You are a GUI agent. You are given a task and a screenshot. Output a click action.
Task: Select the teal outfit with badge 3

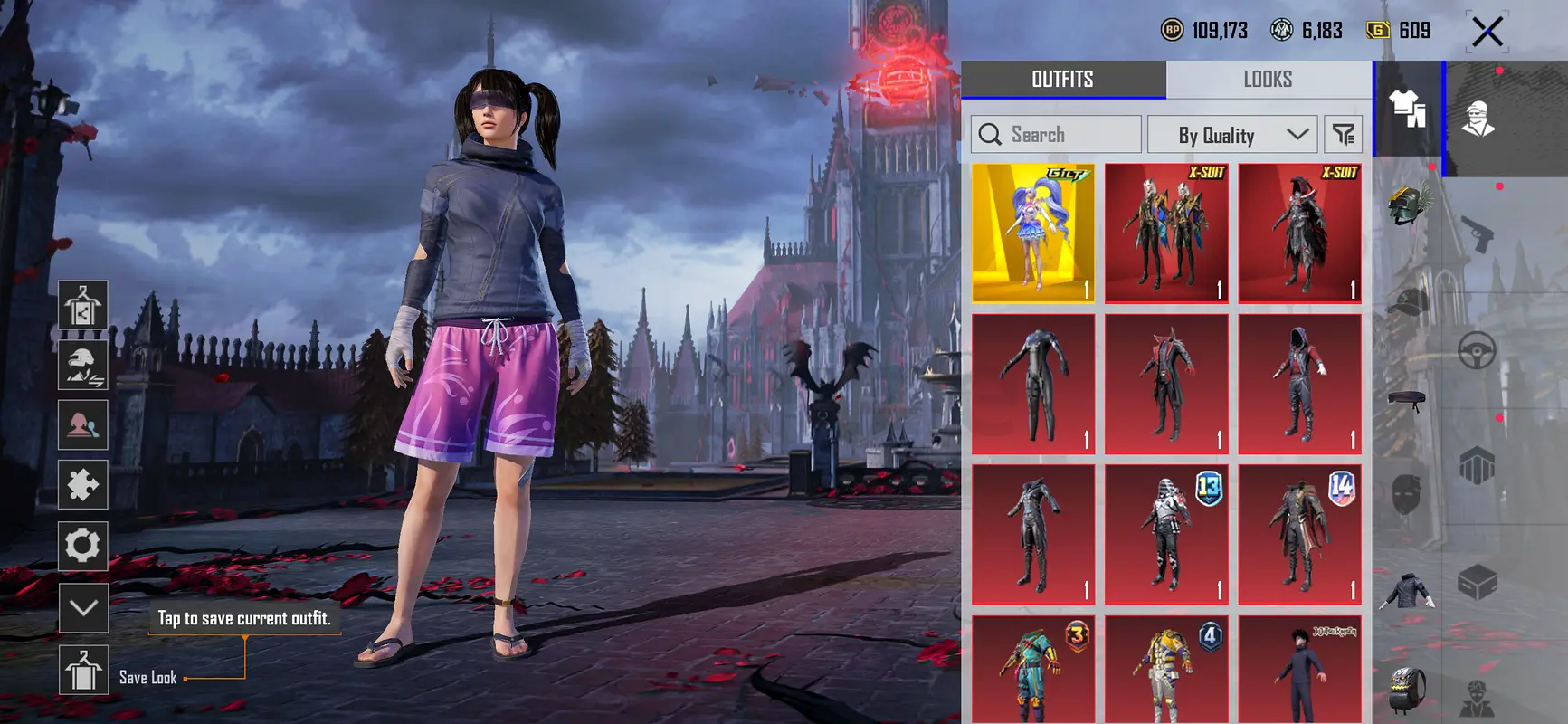coord(1032,670)
